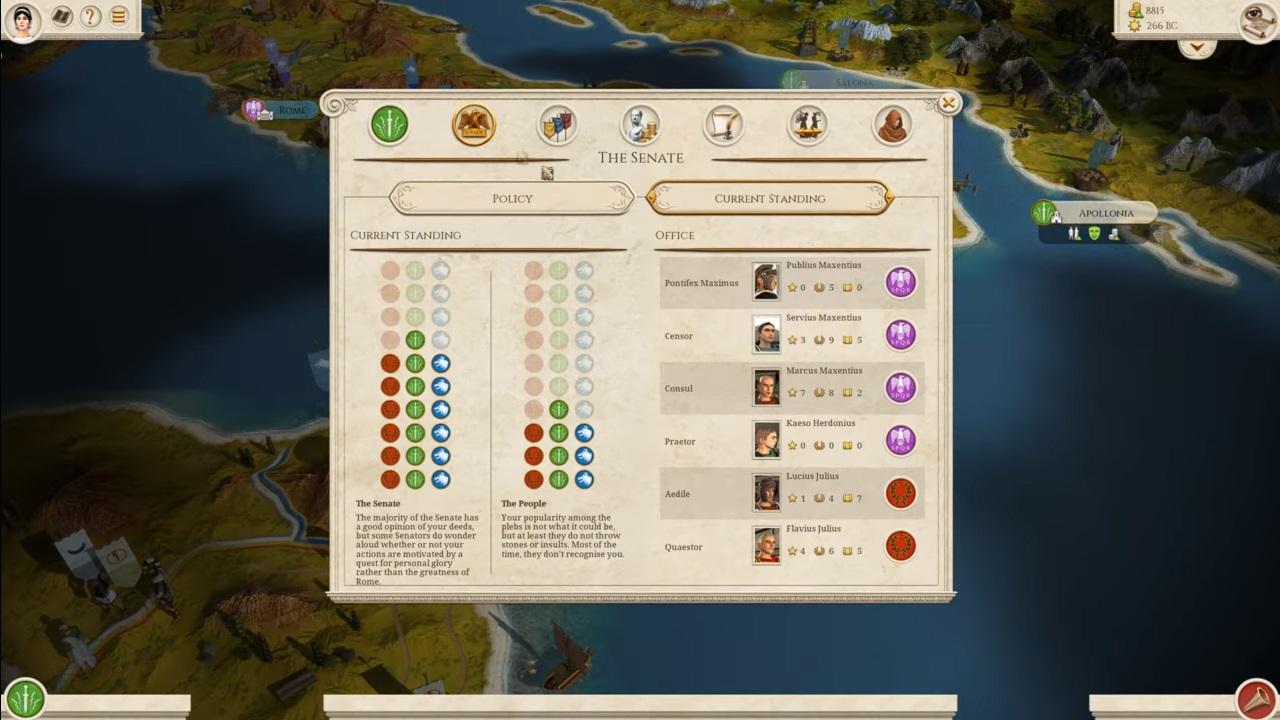
Task: Collapse the top center panel chevron
Action: point(1196,46)
